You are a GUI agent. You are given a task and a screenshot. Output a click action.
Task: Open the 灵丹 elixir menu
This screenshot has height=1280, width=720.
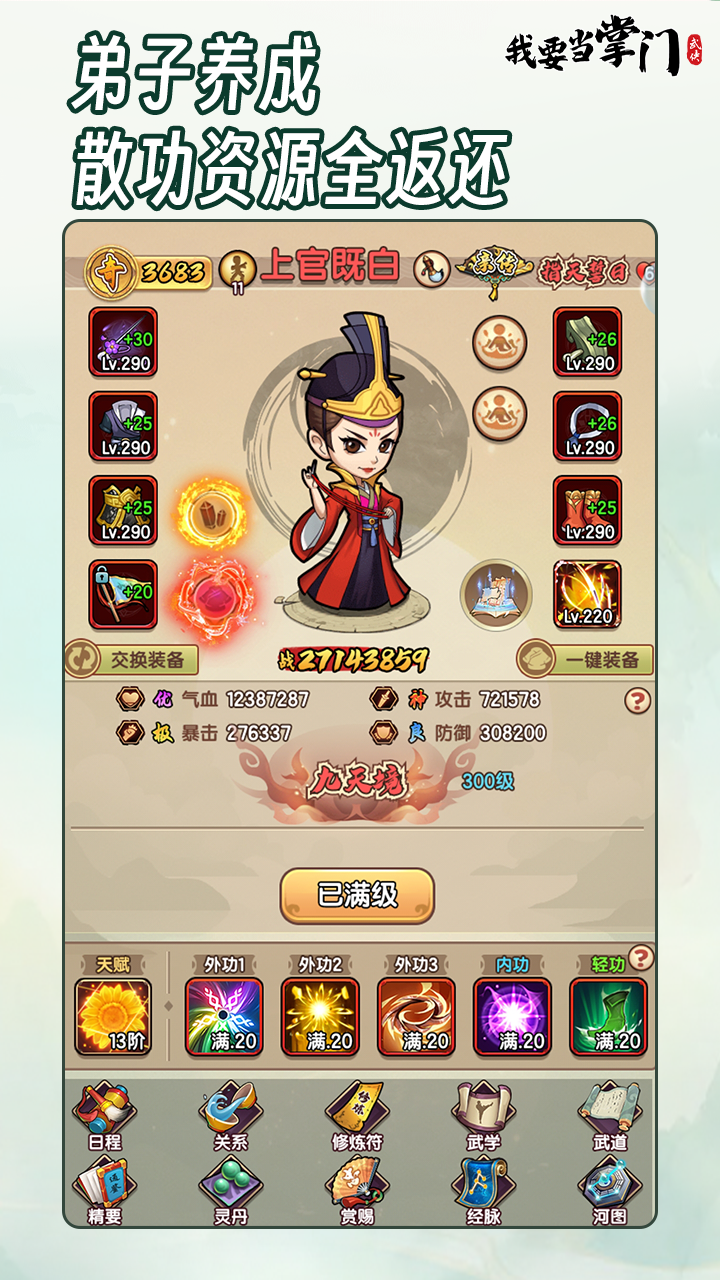(x=230, y=1192)
